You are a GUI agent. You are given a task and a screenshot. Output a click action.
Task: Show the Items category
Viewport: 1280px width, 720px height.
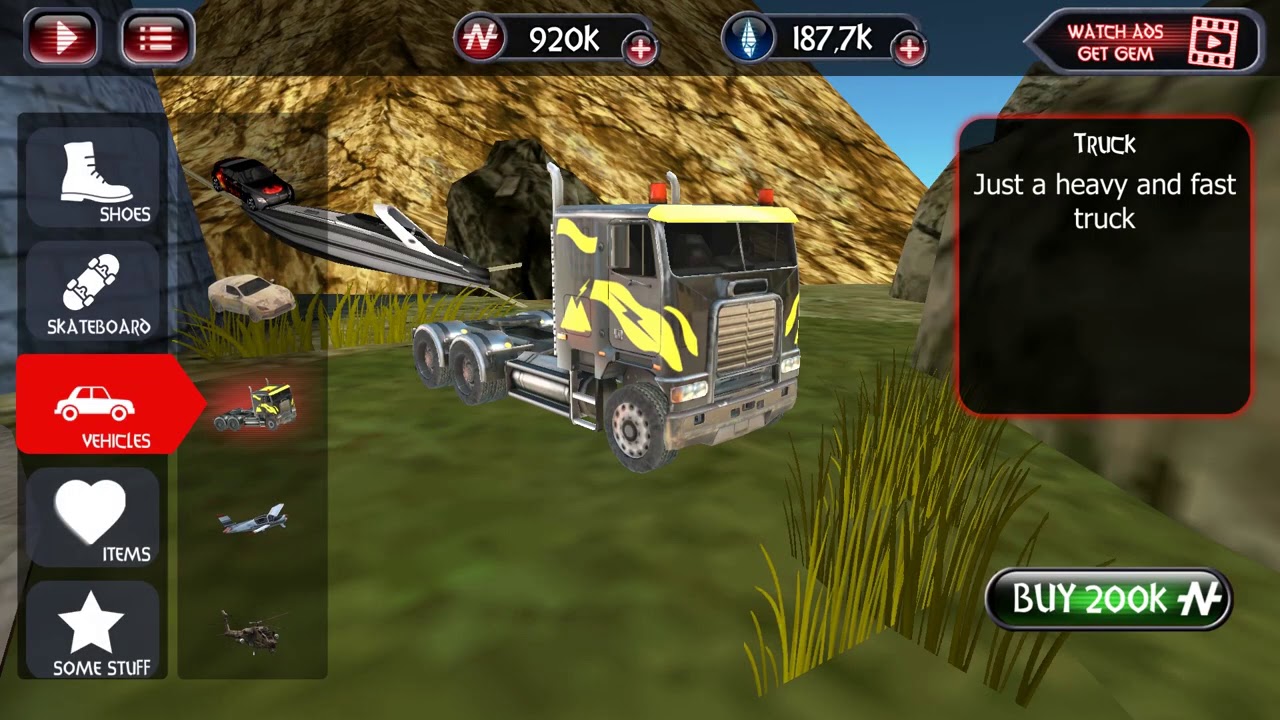pyautogui.click(x=94, y=520)
